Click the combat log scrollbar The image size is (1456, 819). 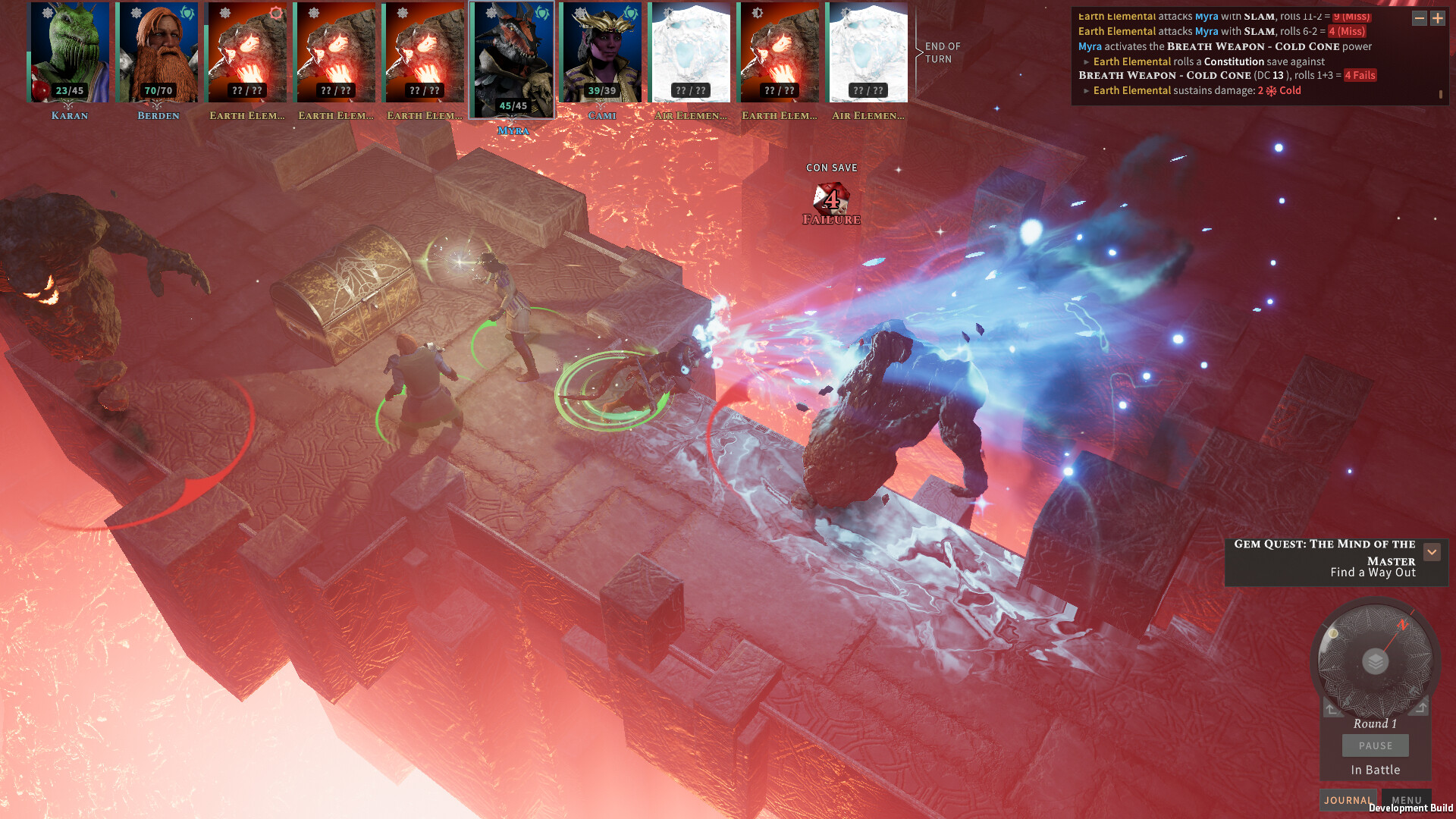click(x=1441, y=93)
